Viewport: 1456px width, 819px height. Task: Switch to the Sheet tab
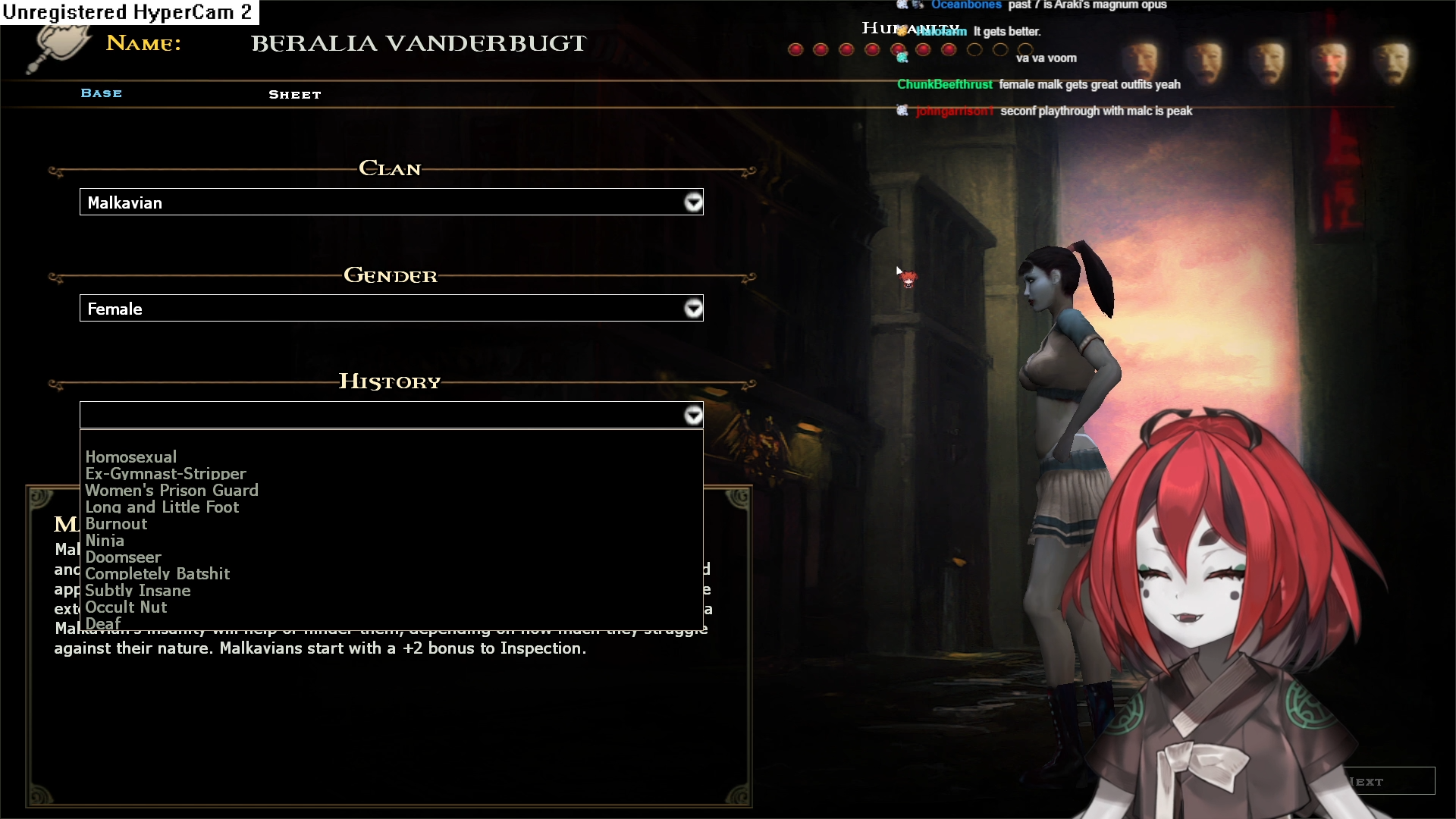click(295, 95)
